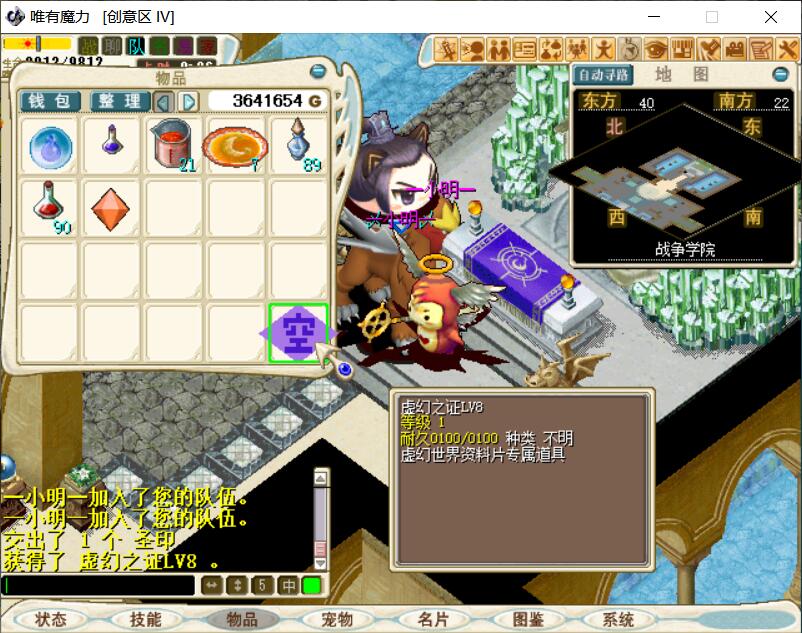Select the red liquid beaker stack of 21
Screen dimensions: 802x633
point(173,146)
